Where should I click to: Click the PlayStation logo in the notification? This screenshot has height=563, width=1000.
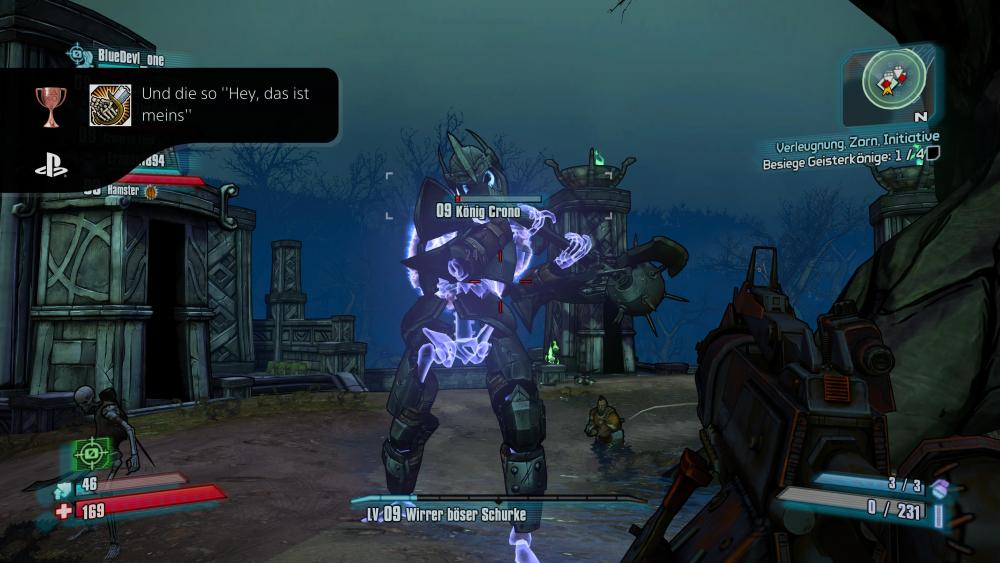click(x=51, y=167)
